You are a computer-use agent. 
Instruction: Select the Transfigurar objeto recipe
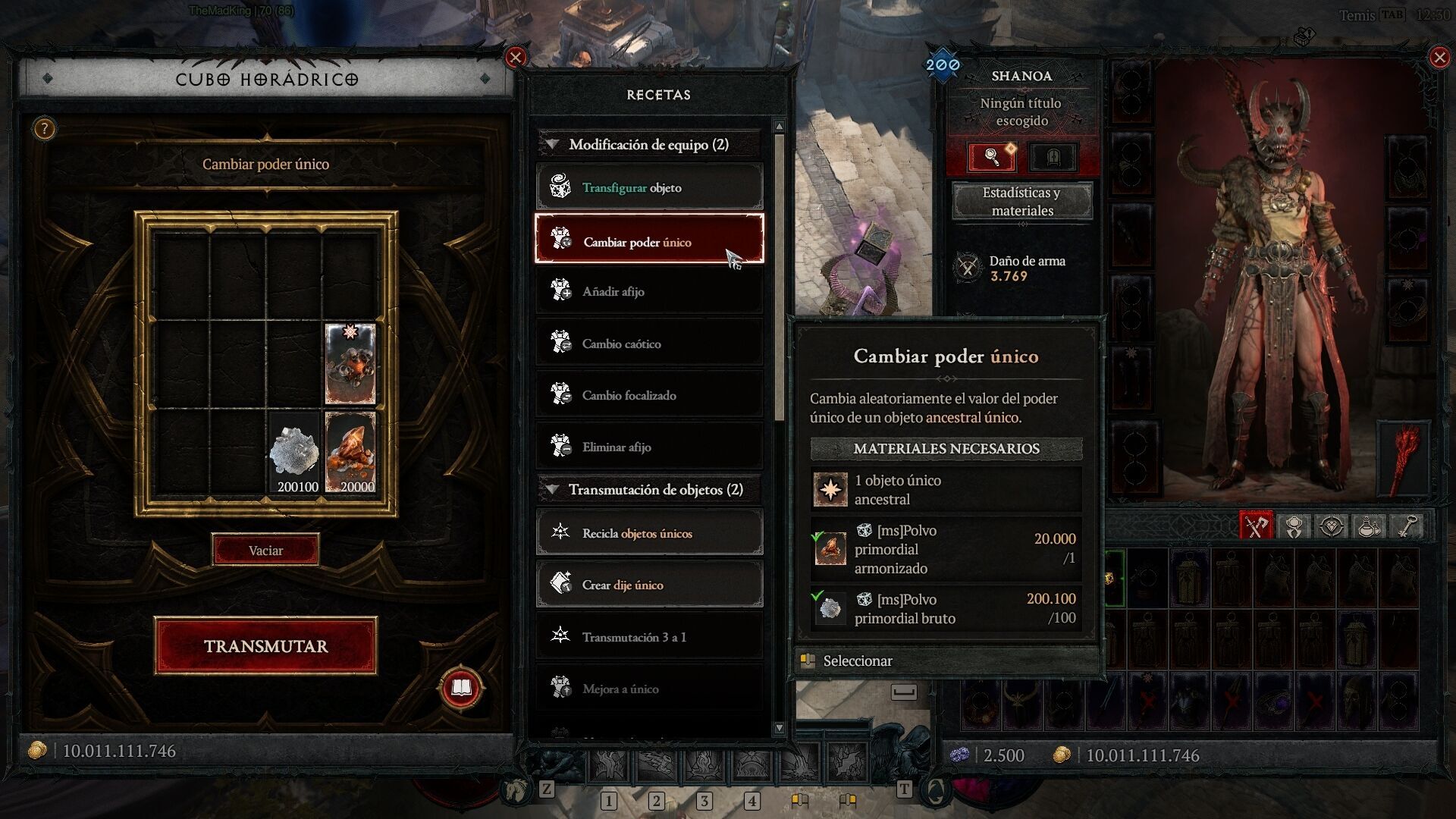(x=649, y=187)
